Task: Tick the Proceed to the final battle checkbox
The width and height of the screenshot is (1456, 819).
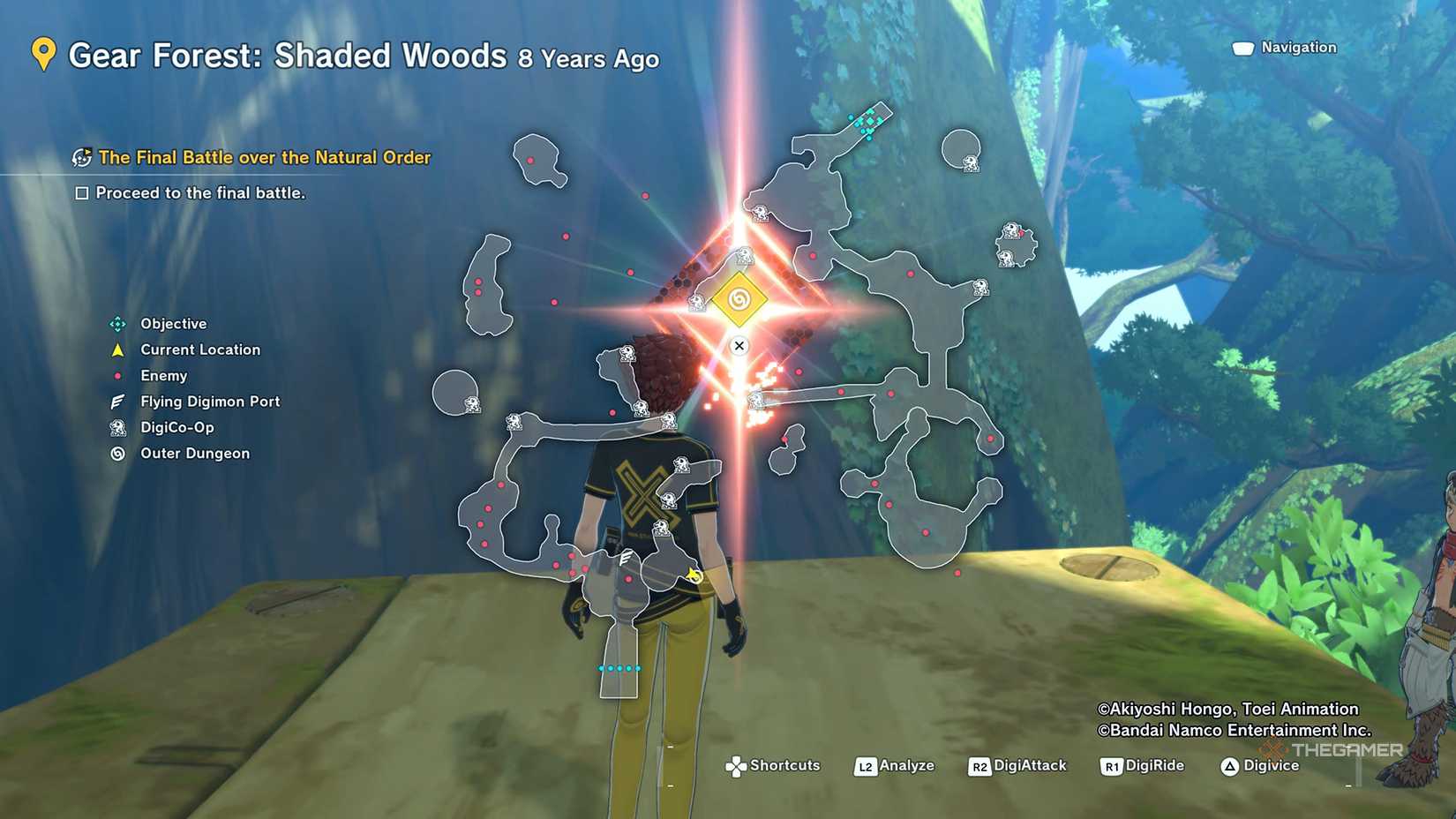Action: [82, 193]
